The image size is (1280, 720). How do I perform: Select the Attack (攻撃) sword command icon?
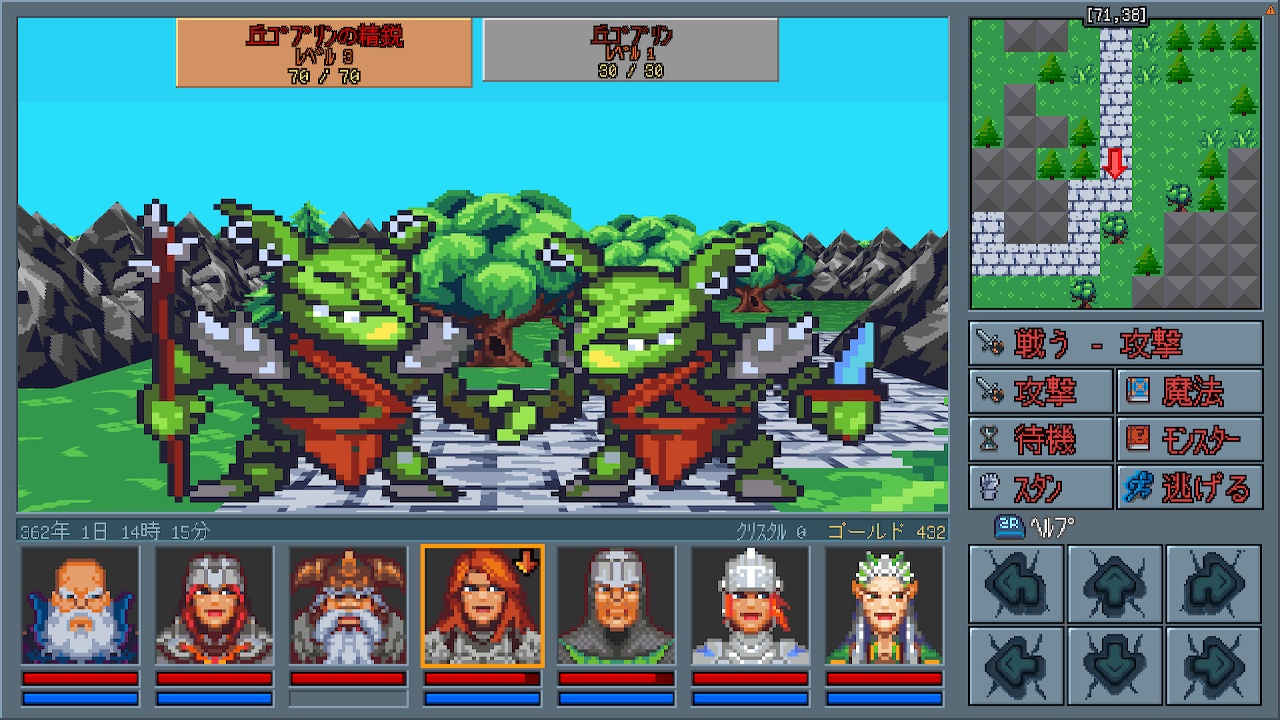(1041, 392)
